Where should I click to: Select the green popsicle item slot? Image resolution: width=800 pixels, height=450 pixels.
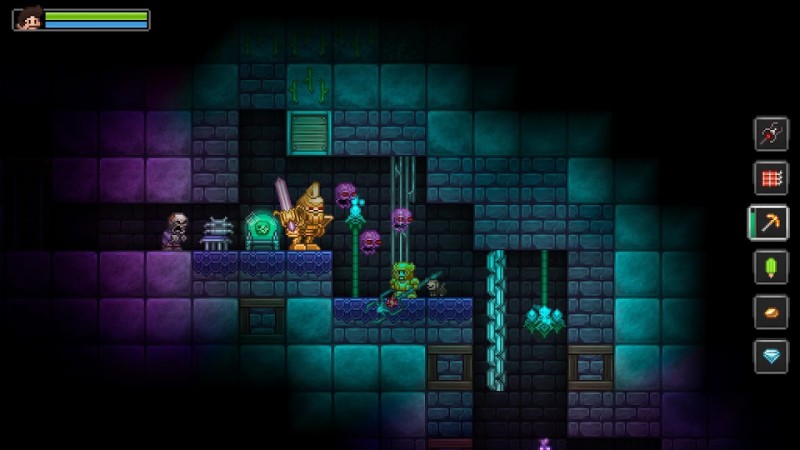pos(770,268)
